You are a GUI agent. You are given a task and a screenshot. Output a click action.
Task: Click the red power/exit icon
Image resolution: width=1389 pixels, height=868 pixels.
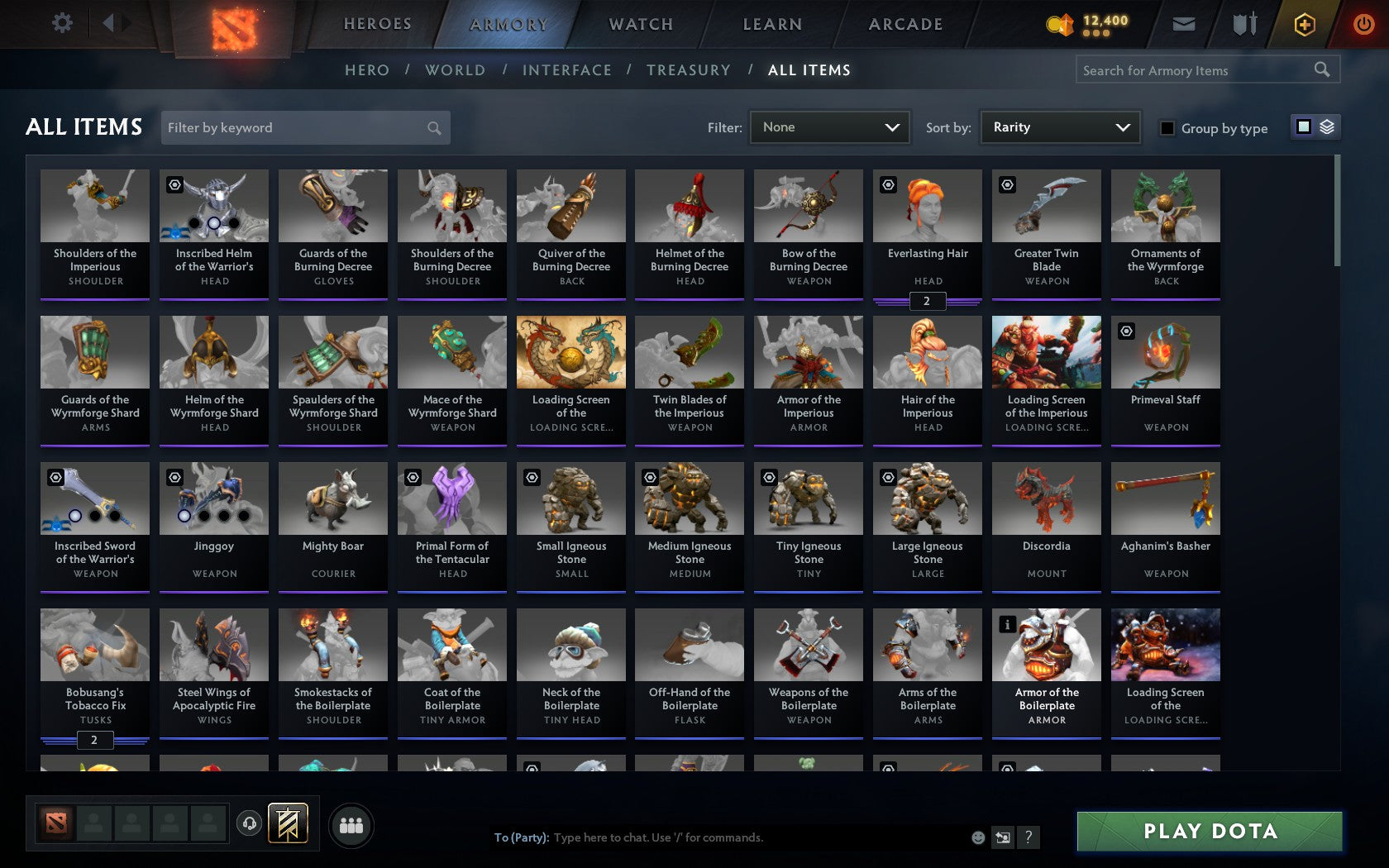1363,24
